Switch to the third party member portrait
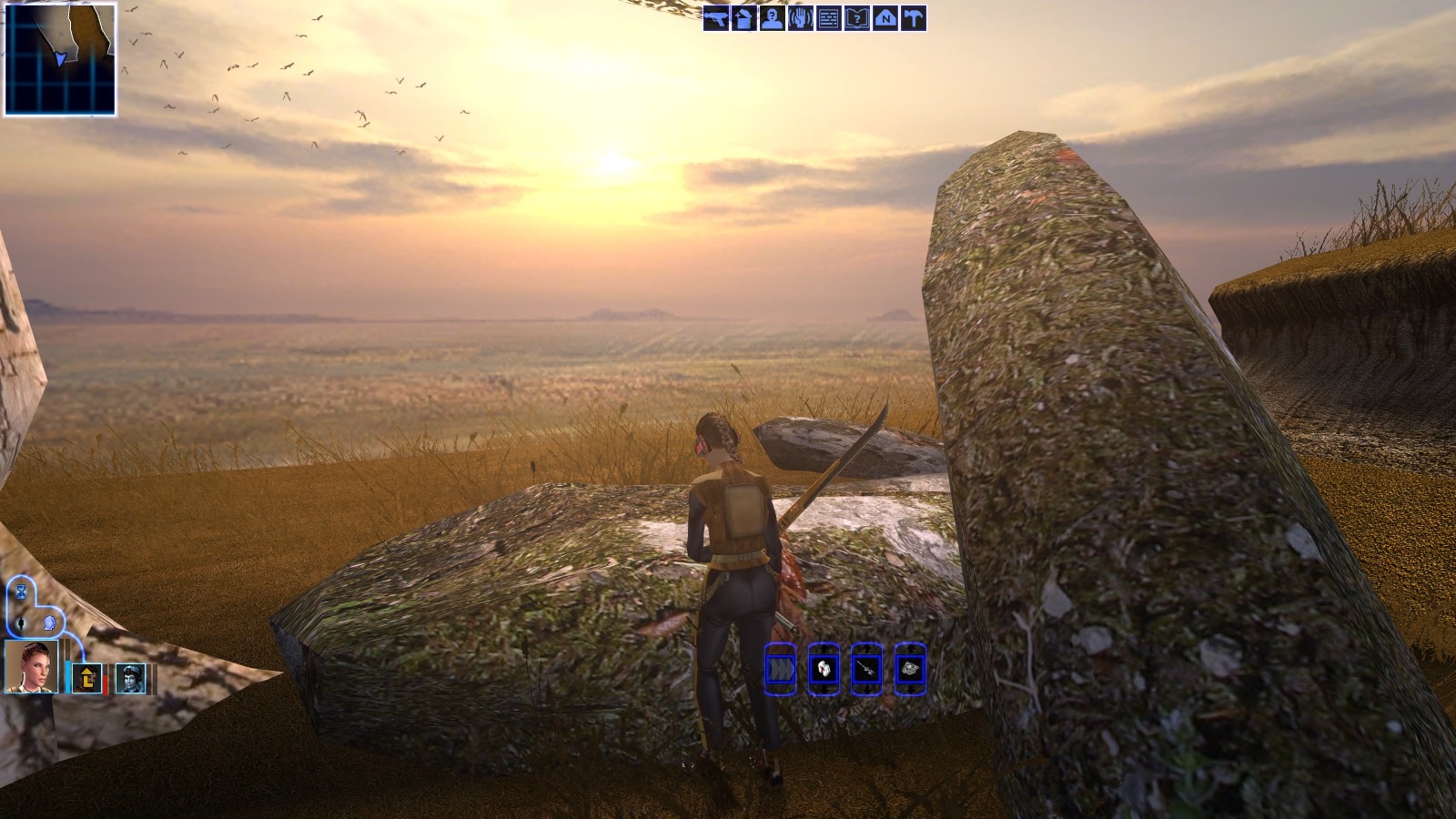The image size is (1456, 819). pyautogui.click(x=131, y=678)
